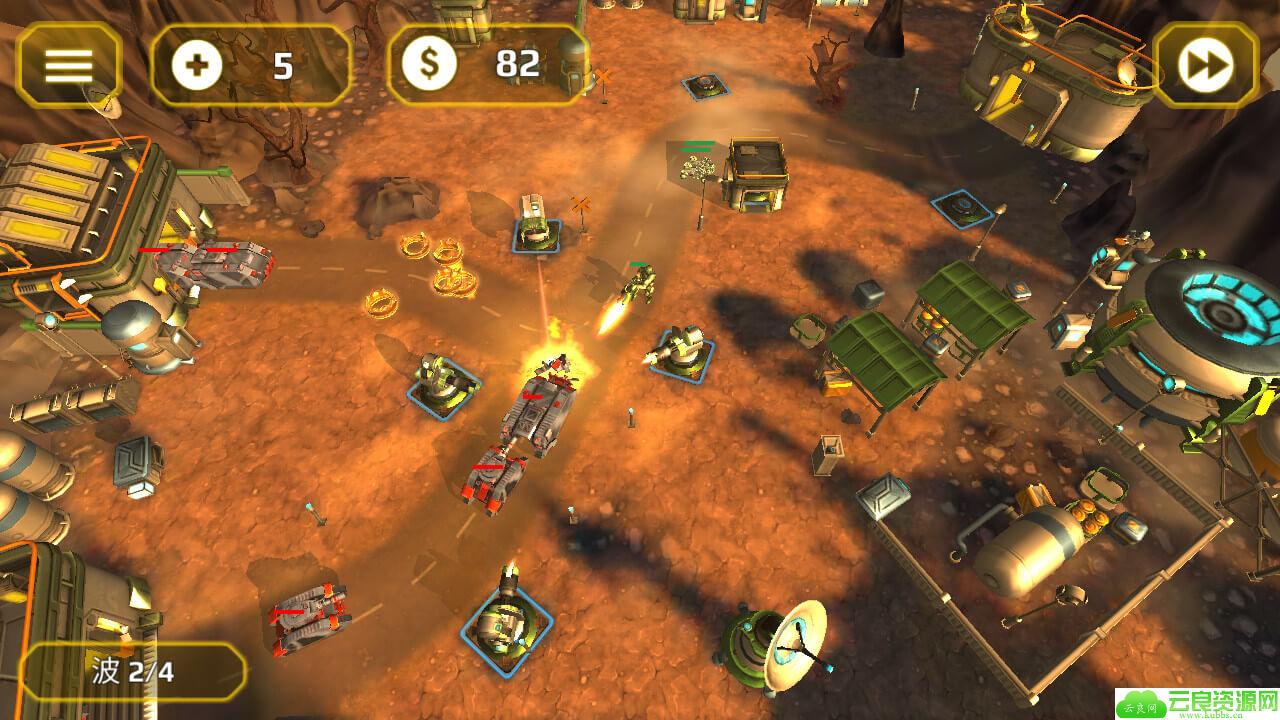Image resolution: width=1280 pixels, height=720 pixels.
Task: Activate the fast-forward speed button
Action: (x=1204, y=66)
